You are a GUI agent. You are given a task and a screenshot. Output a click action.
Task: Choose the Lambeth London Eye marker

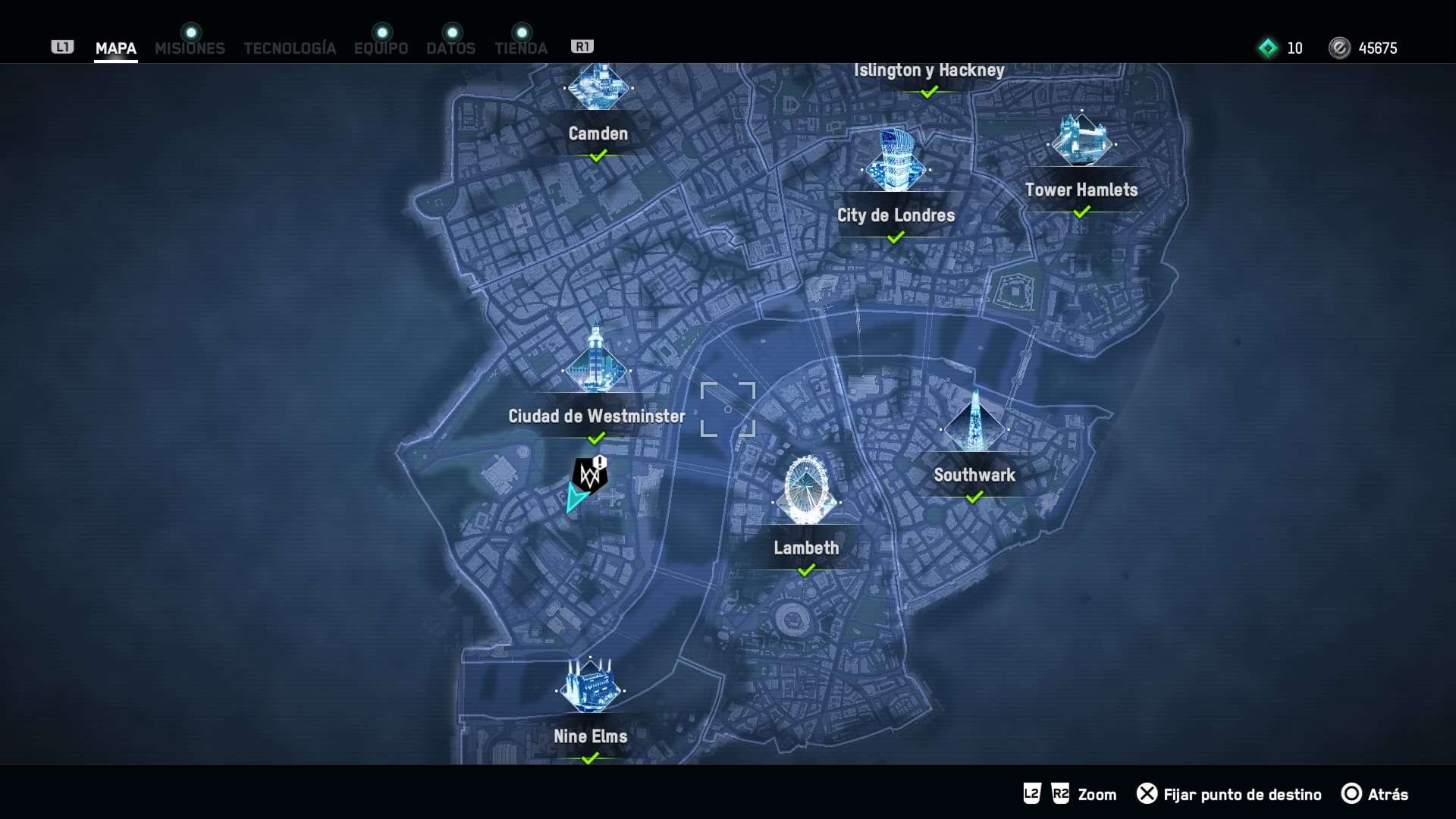pos(806,491)
